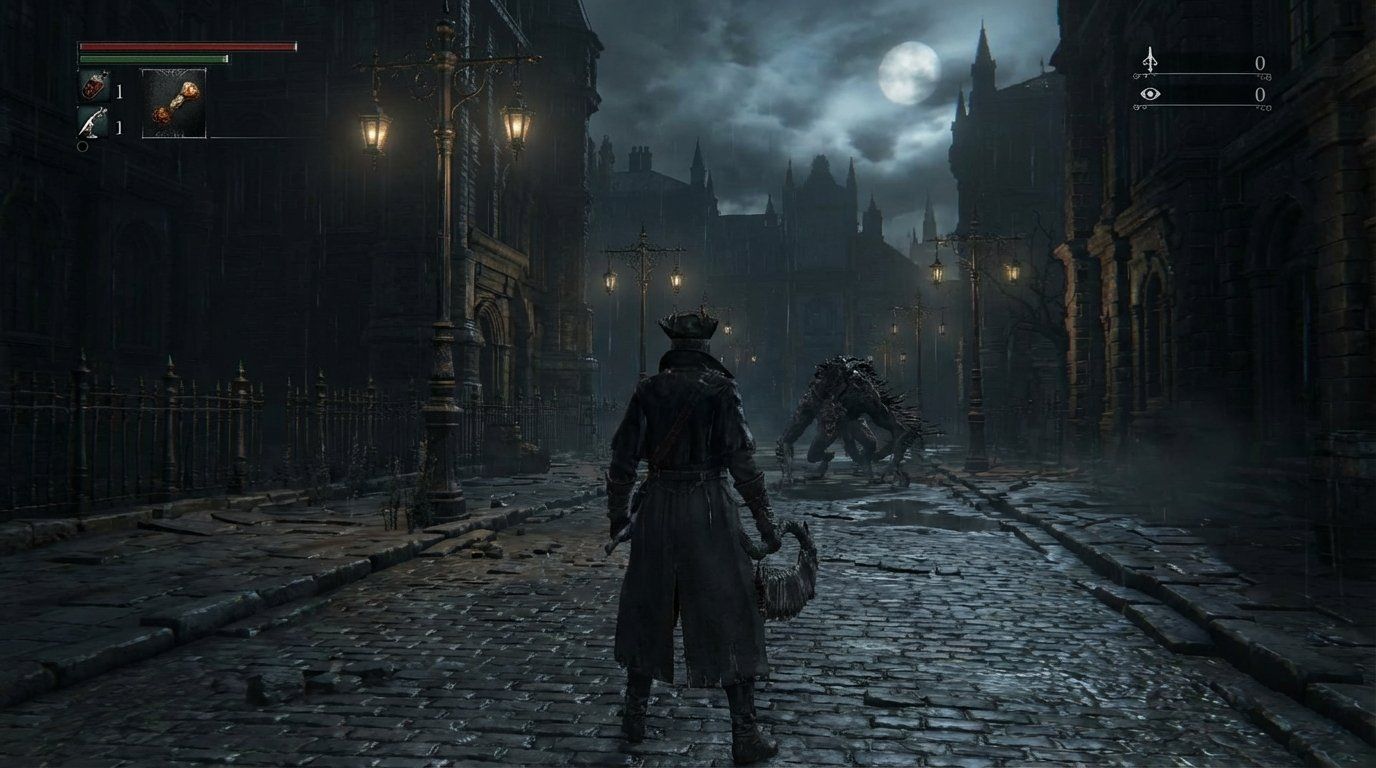Click the sickle item quantity number 1
The height and width of the screenshot is (768, 1376).
[119, 125]
